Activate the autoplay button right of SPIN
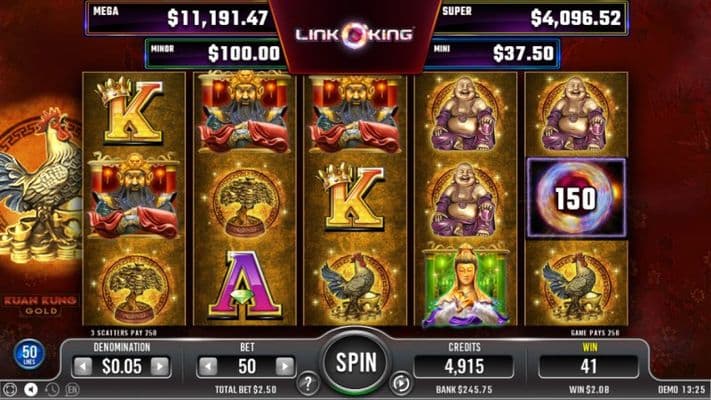711x400 pixels. pos(402,381)
